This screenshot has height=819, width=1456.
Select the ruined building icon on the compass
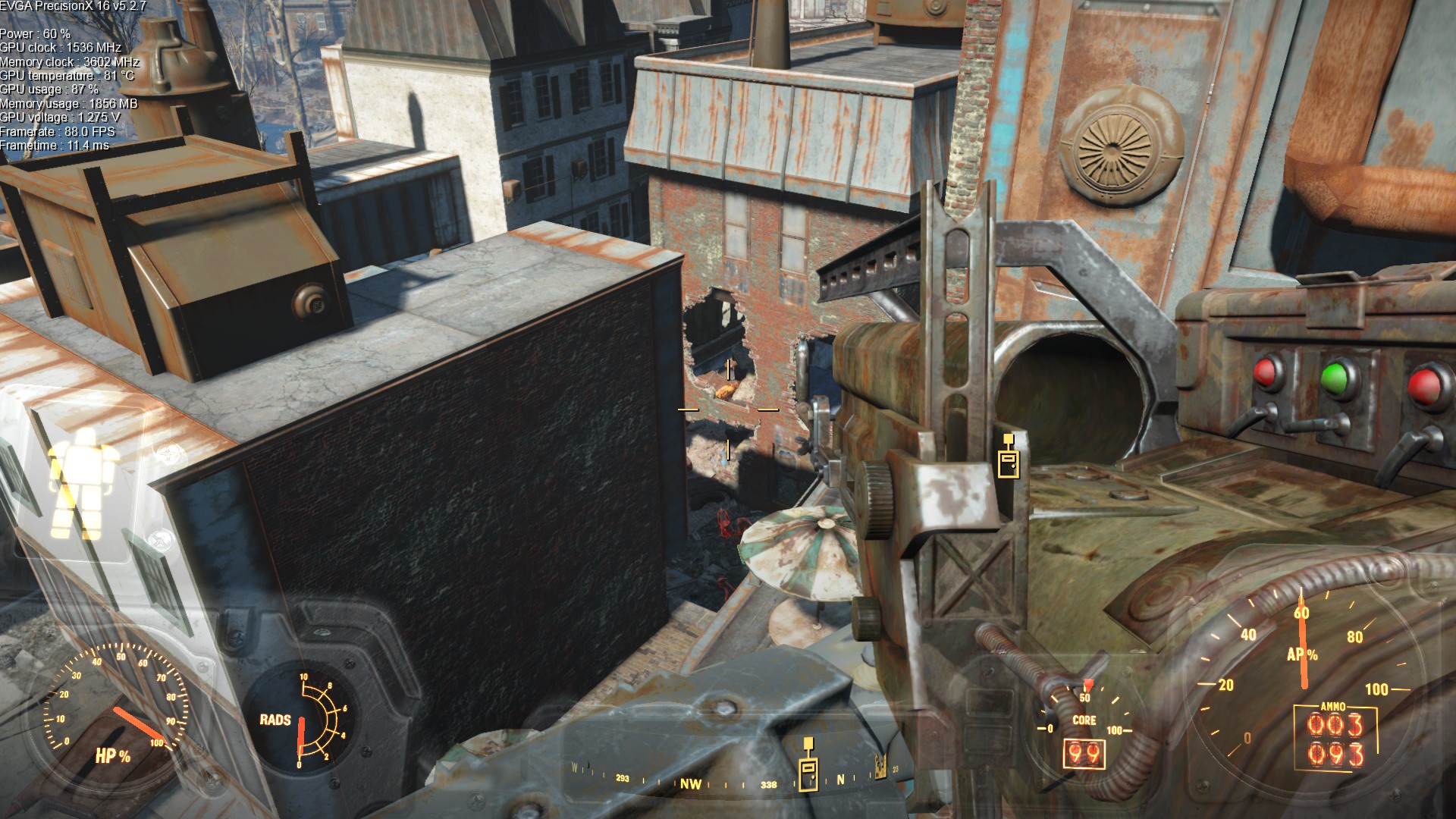pyautogui.click(x=880, y=767)
